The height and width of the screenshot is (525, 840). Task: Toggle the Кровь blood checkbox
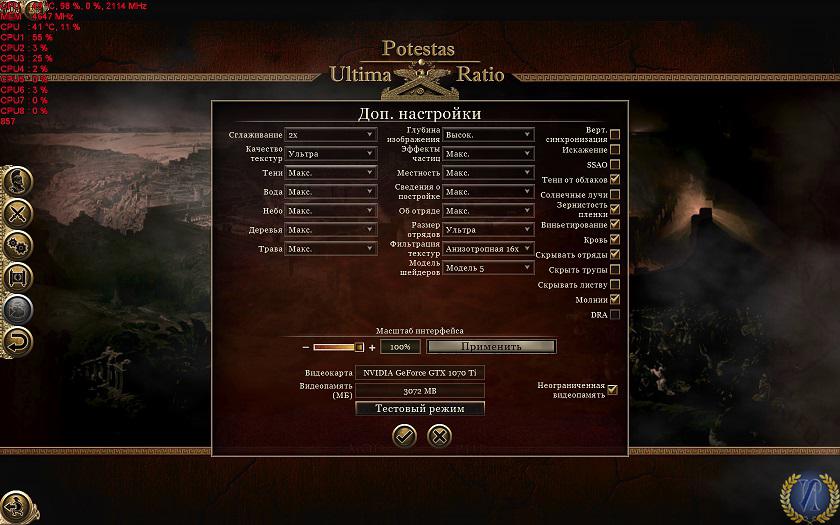(x=615, y=240)
